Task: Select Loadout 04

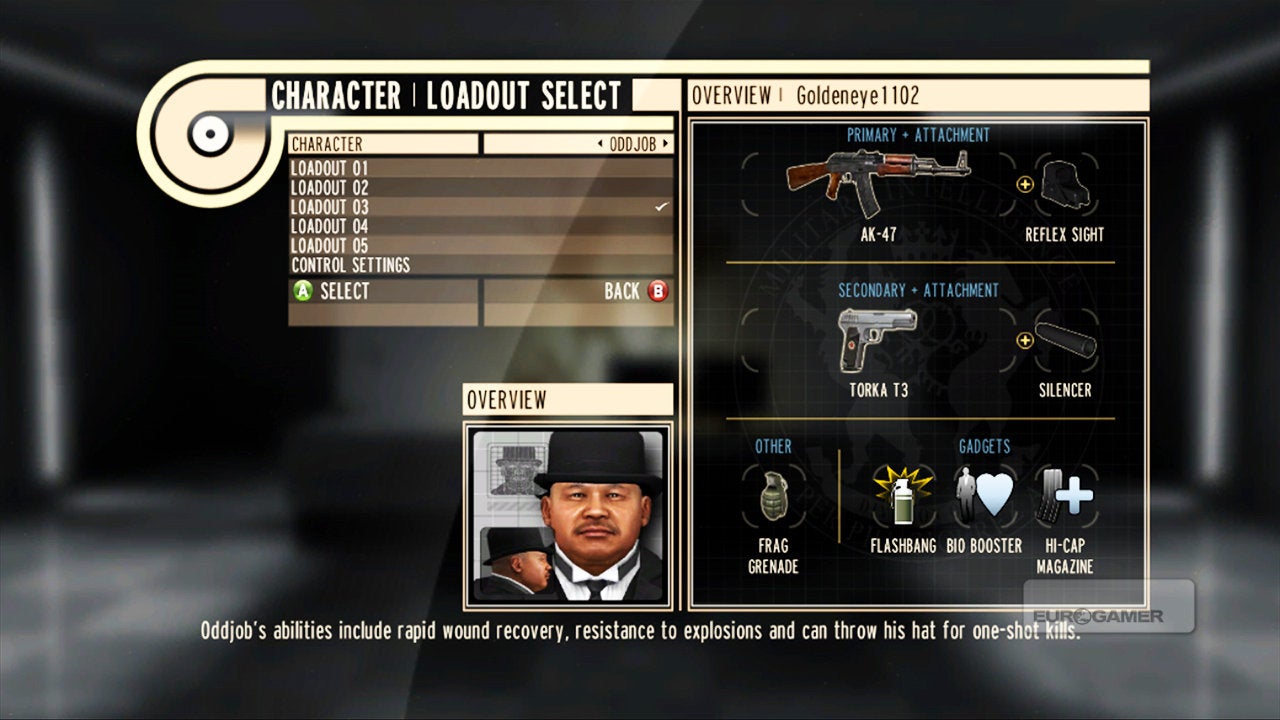Action: pyautogui.click(x=480, y=226)
